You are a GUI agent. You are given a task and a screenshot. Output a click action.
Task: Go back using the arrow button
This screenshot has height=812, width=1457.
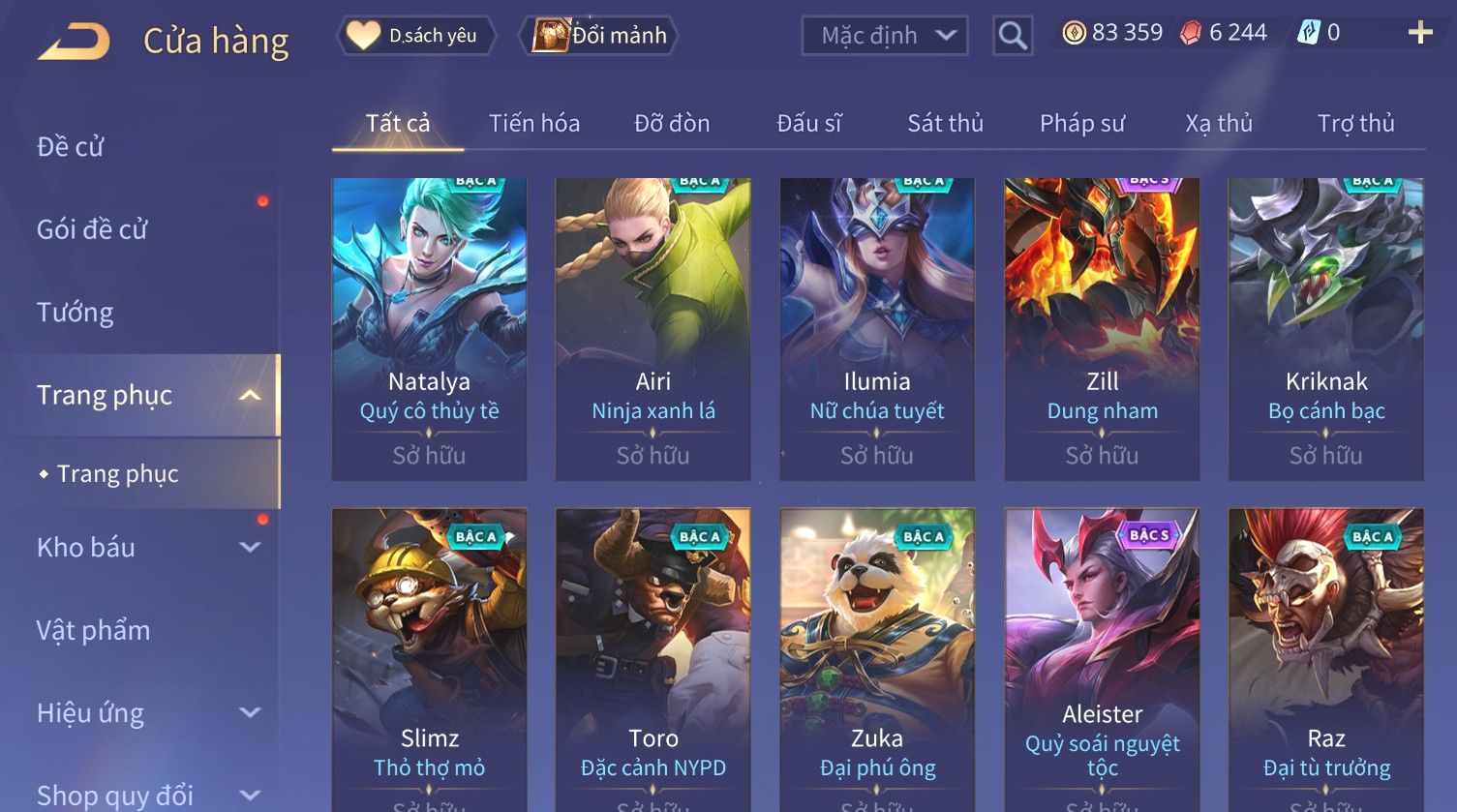point(74,41)
